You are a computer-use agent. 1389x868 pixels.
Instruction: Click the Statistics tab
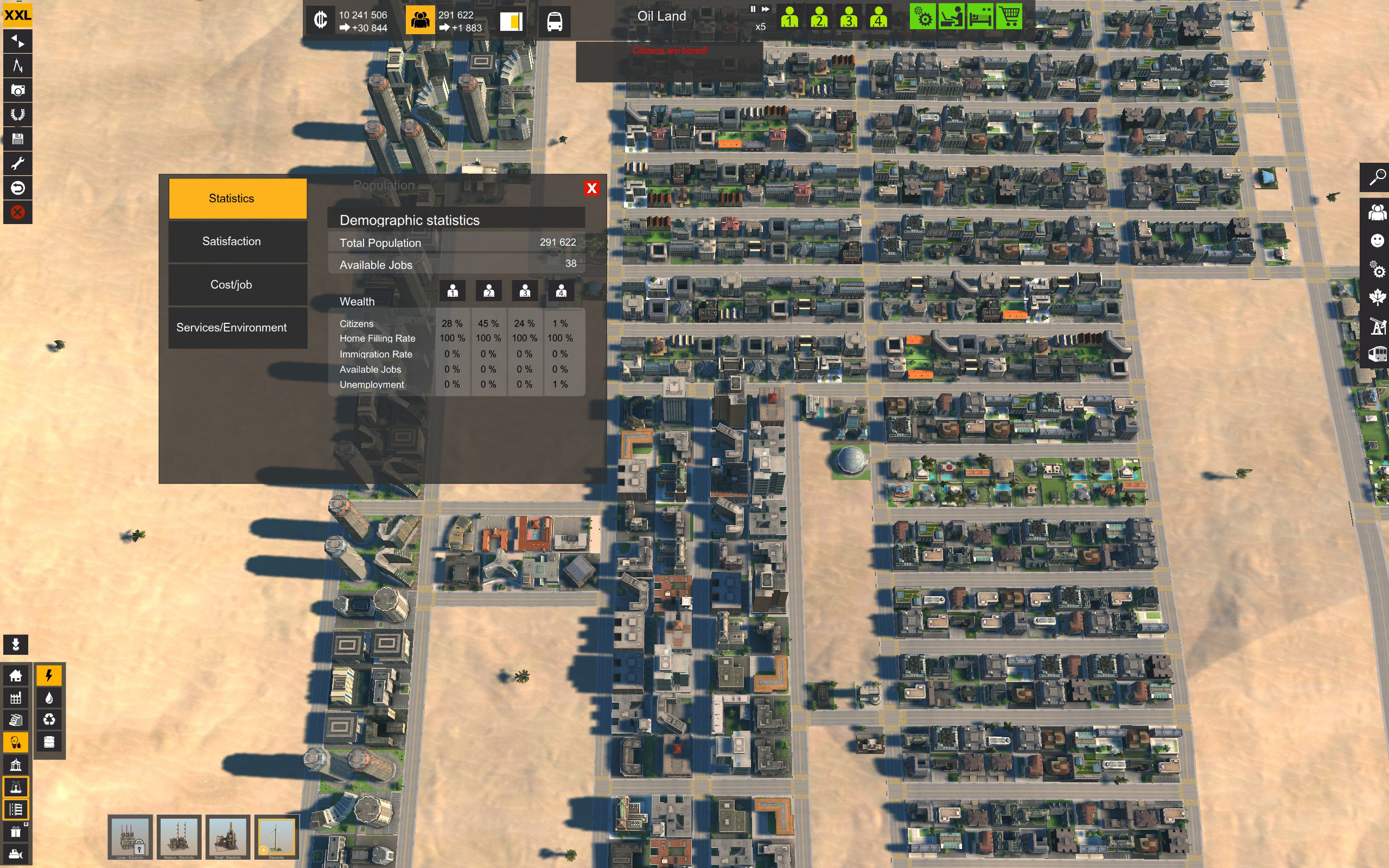coord(231,199)
